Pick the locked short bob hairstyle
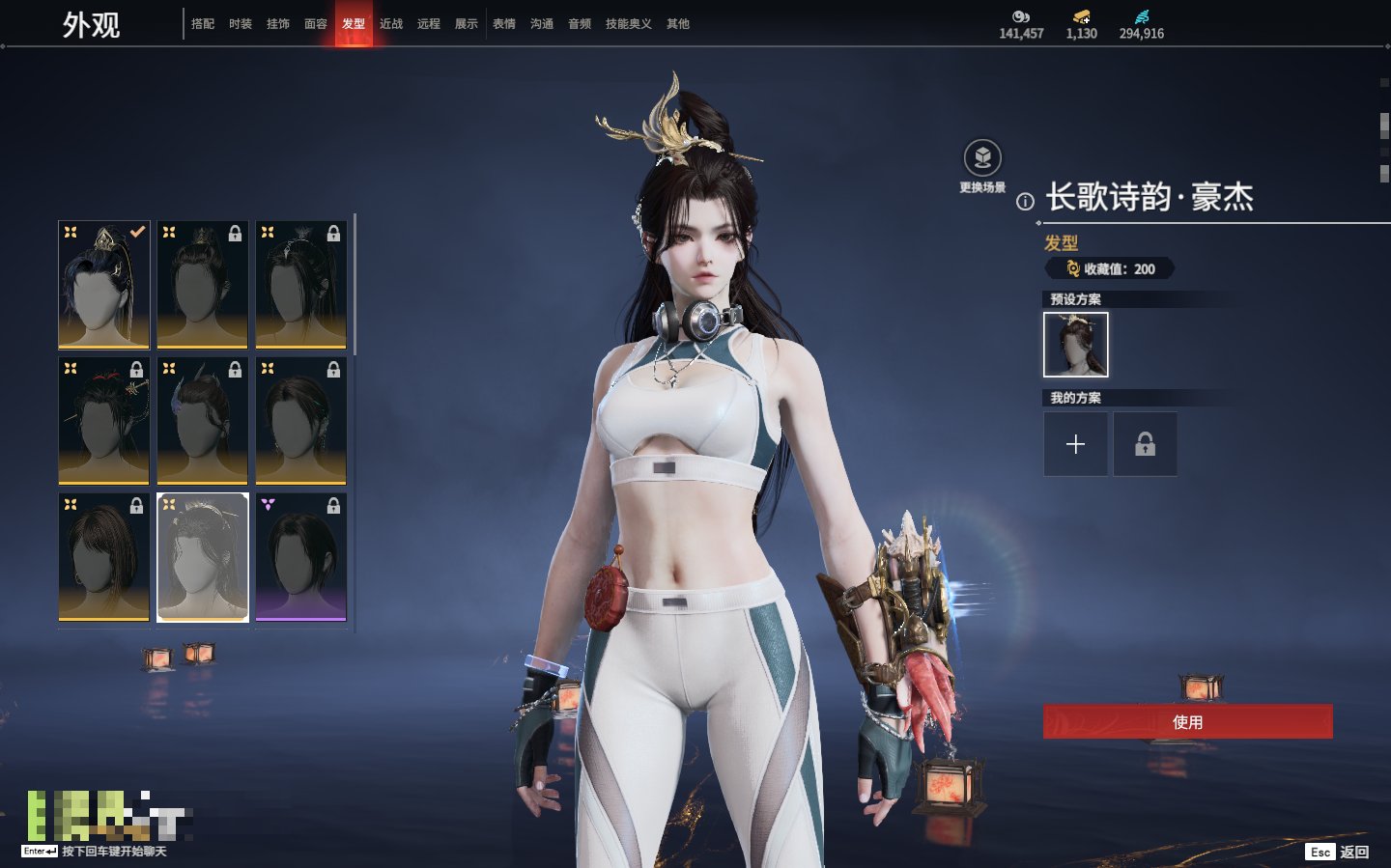Viewport: 1391px width, 868px height. click(x=104, y=557)
